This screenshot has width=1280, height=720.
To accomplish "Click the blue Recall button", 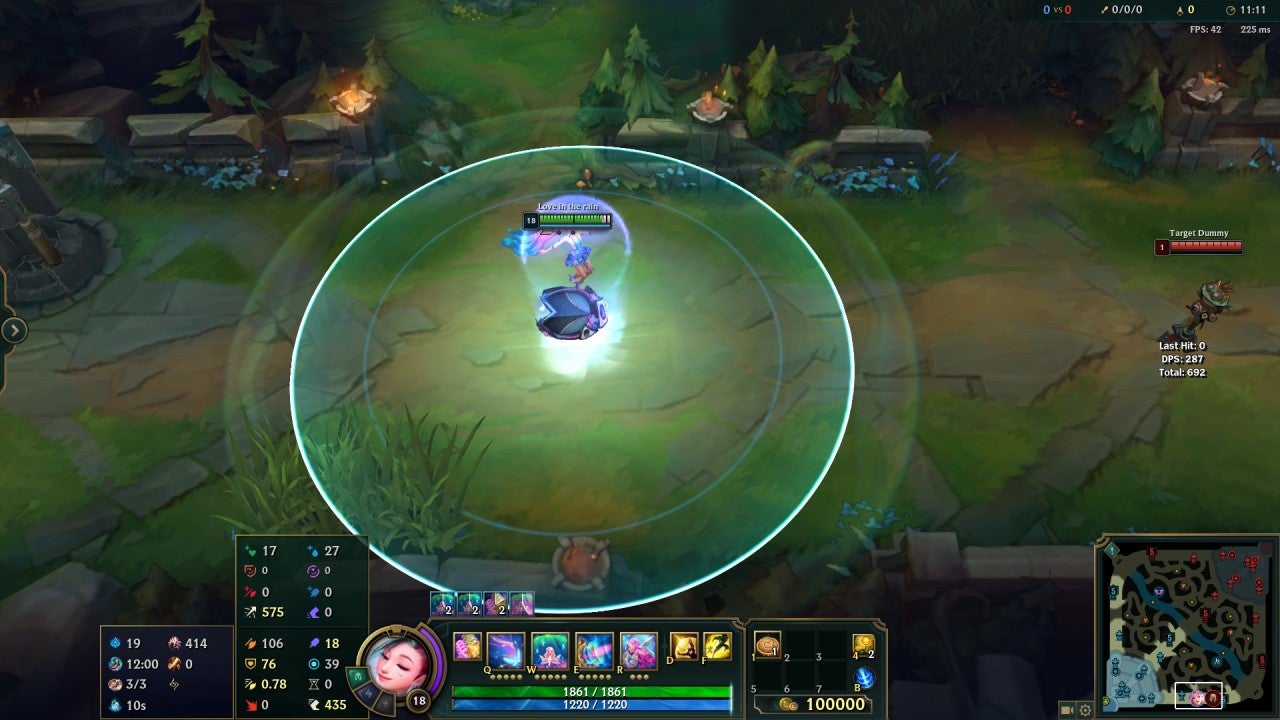I will pyautogui.click(x=864, y=678).
